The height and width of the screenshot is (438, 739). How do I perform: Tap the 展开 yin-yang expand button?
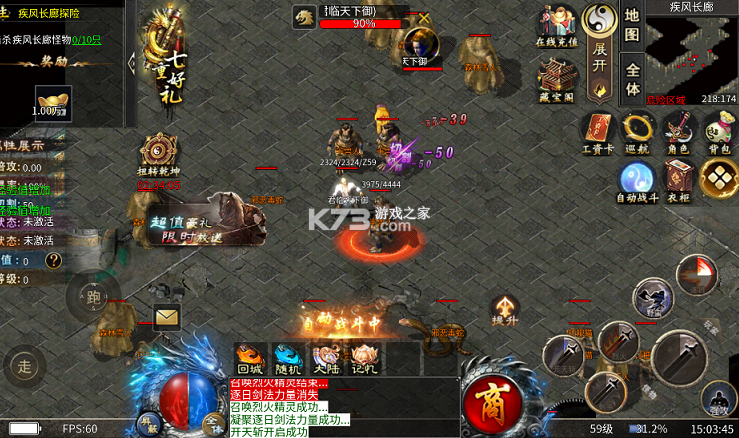point(600,48)
